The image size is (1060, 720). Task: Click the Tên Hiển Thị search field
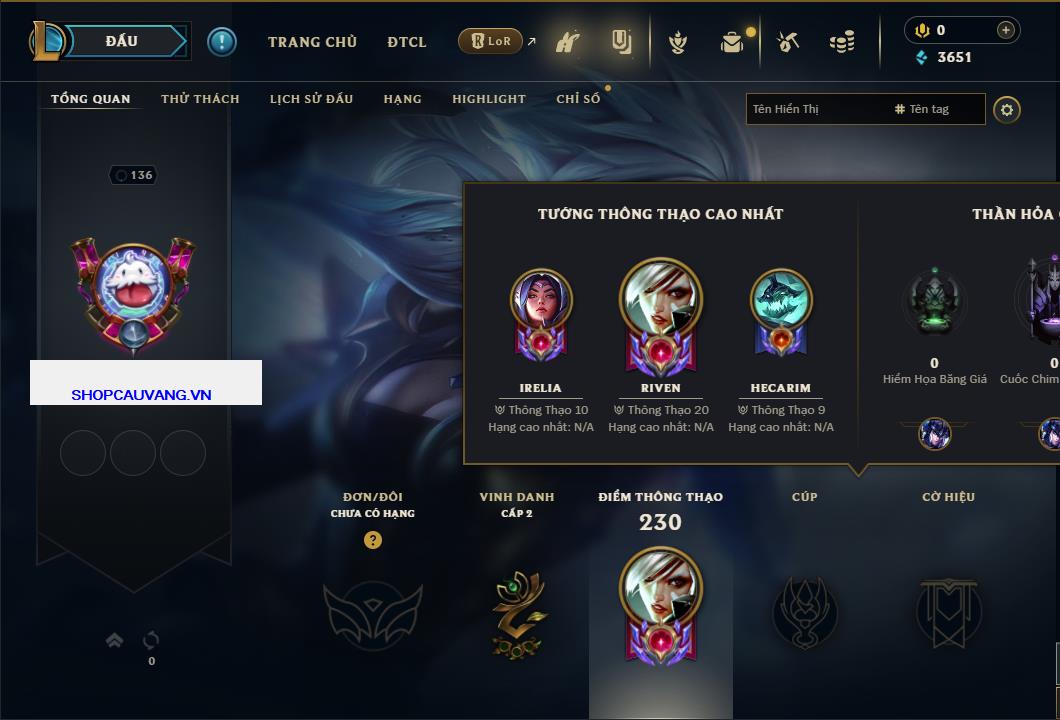point(815,109)
